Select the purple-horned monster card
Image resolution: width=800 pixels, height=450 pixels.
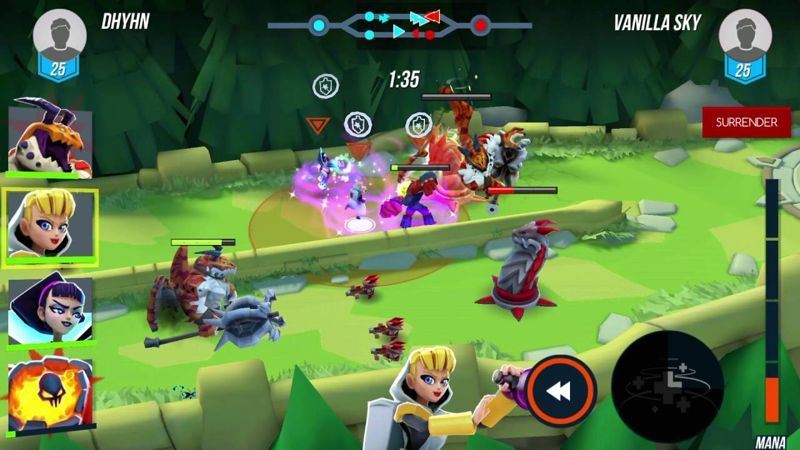click(50, 140)
